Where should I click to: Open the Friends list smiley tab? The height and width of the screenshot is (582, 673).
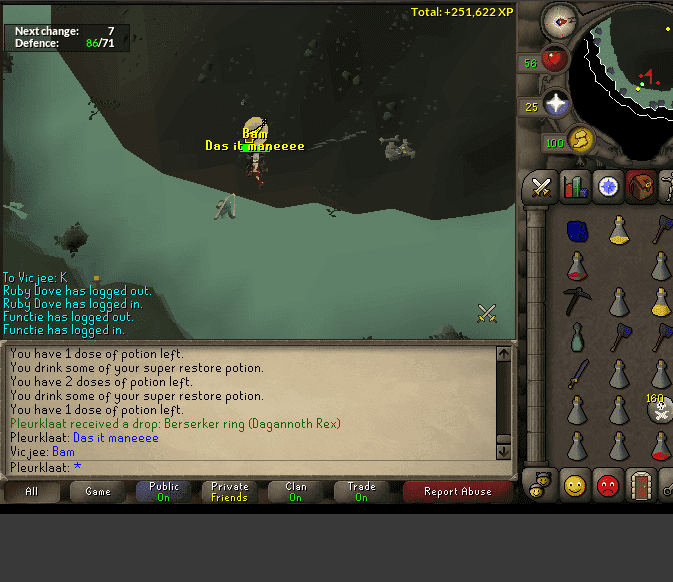(x=575, y=485)
